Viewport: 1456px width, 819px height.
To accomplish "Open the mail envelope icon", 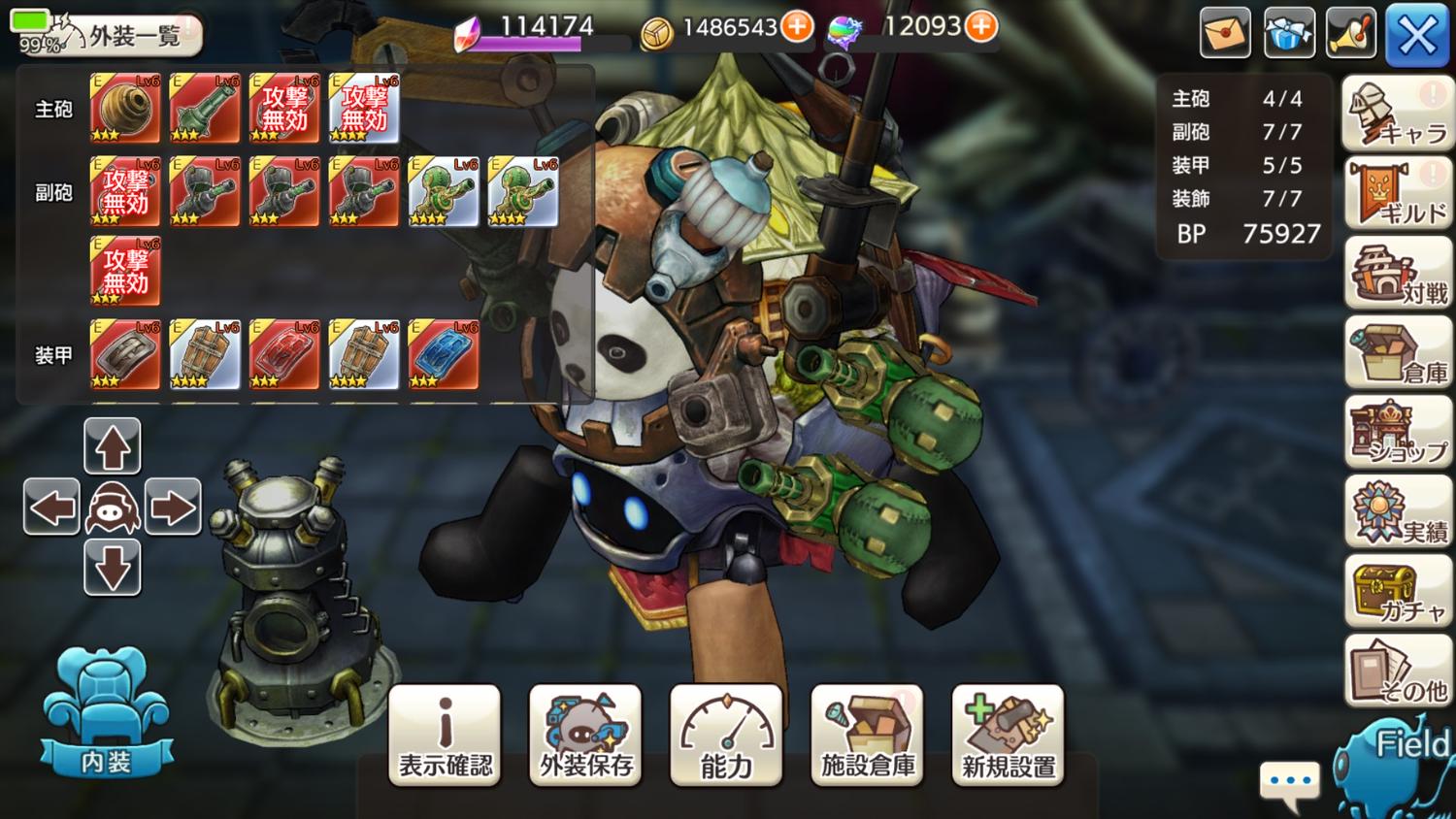I will pos(1225,34).
